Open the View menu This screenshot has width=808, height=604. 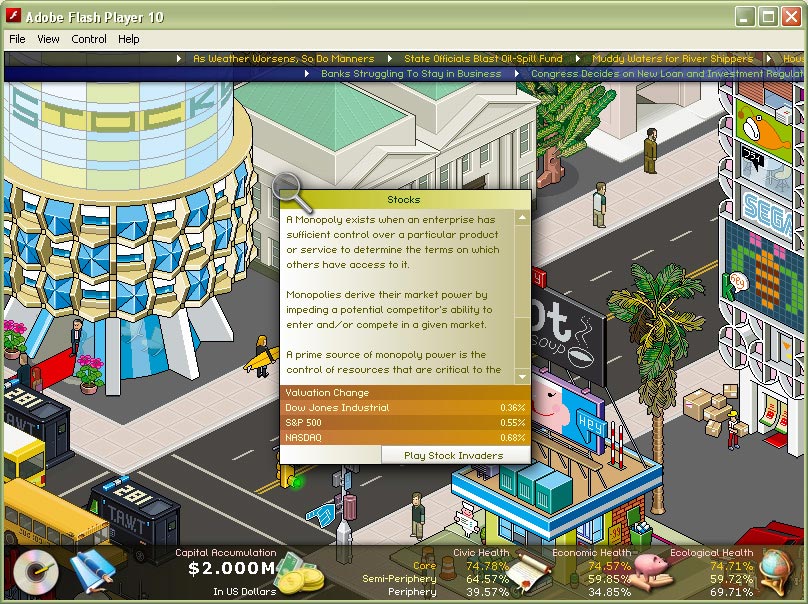point(48,39)
